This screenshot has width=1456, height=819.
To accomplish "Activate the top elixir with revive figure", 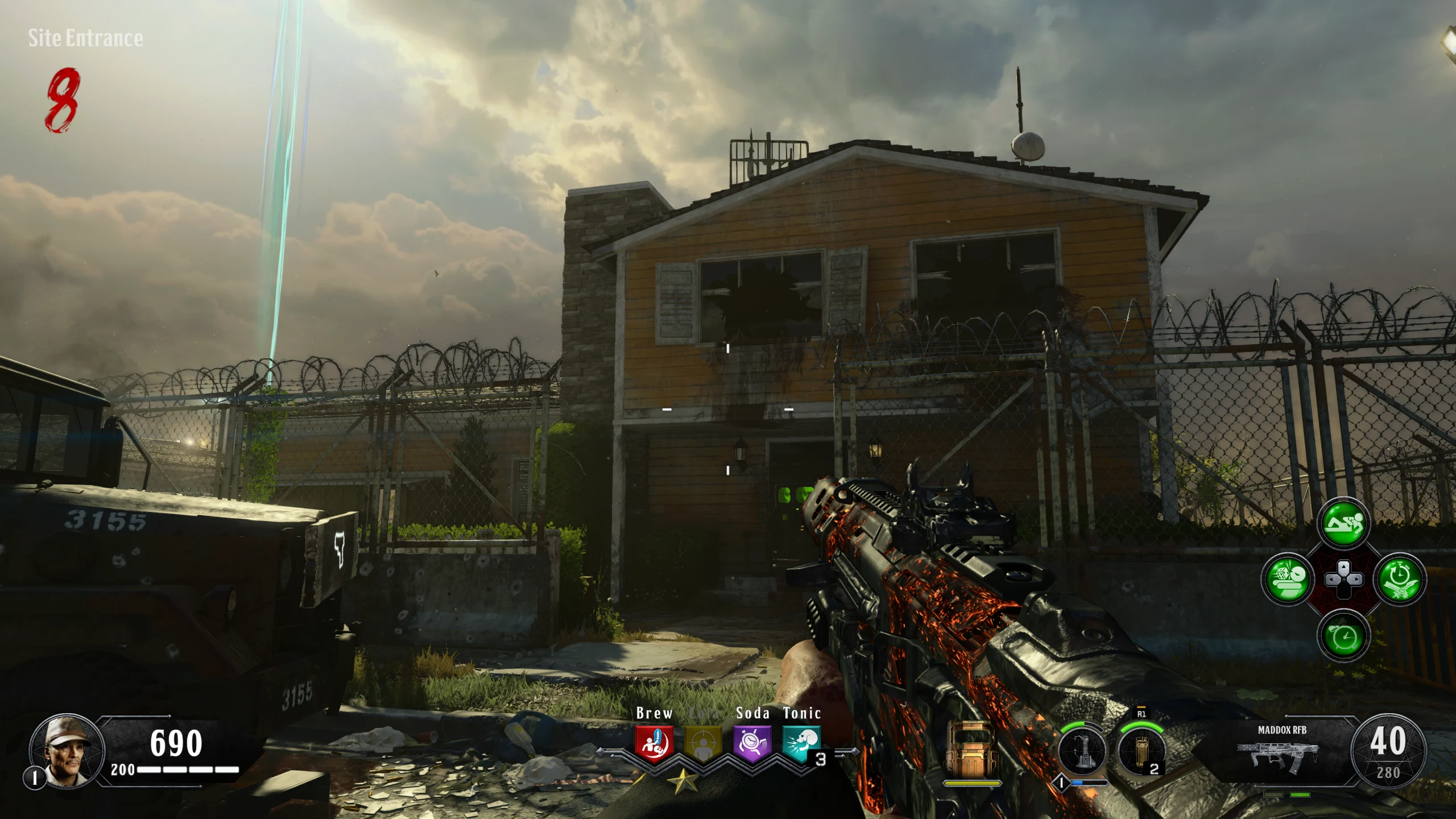I will tap(1343, 523).
